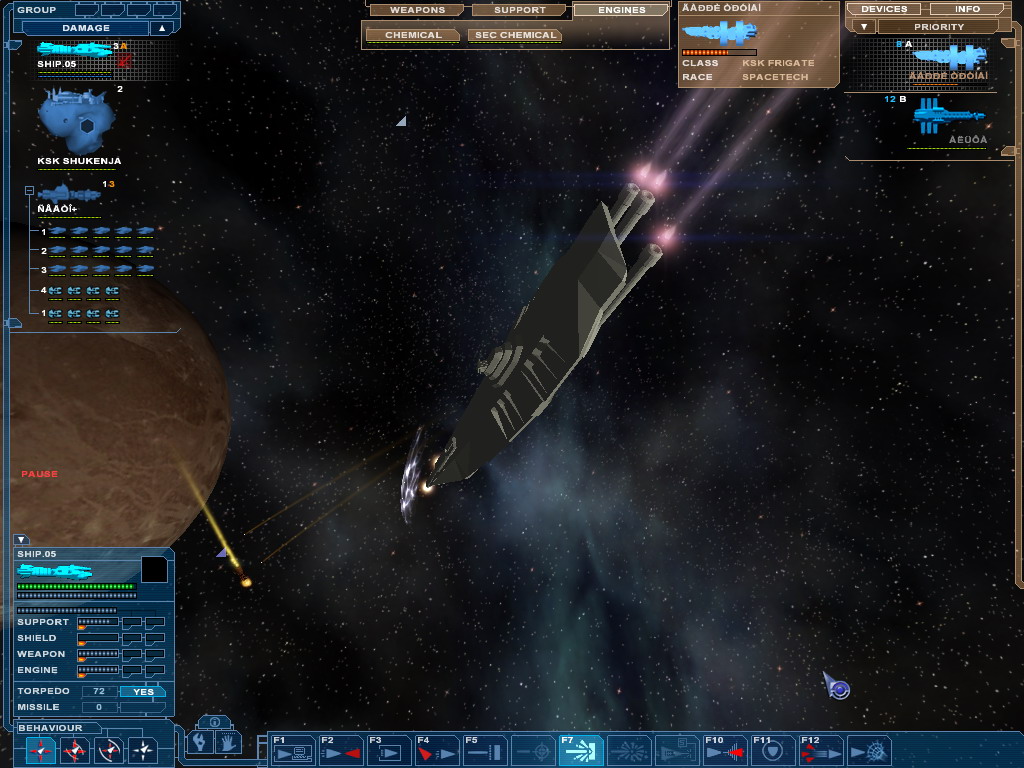Click the Damage group sort header
The height and width of the screenshot is (768, 1024).
86,28
